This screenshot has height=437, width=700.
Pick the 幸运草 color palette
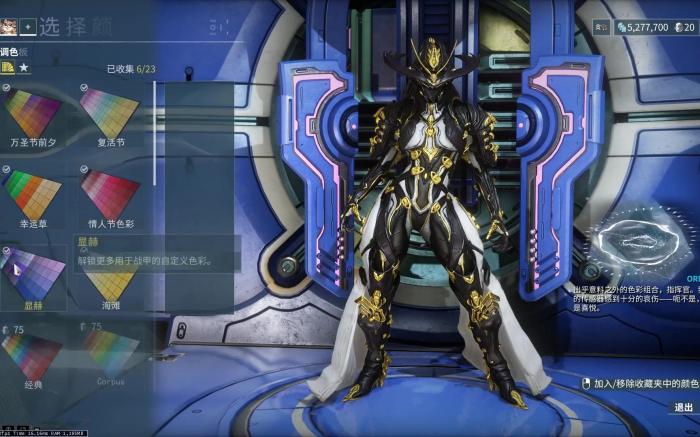pos(33,195)
